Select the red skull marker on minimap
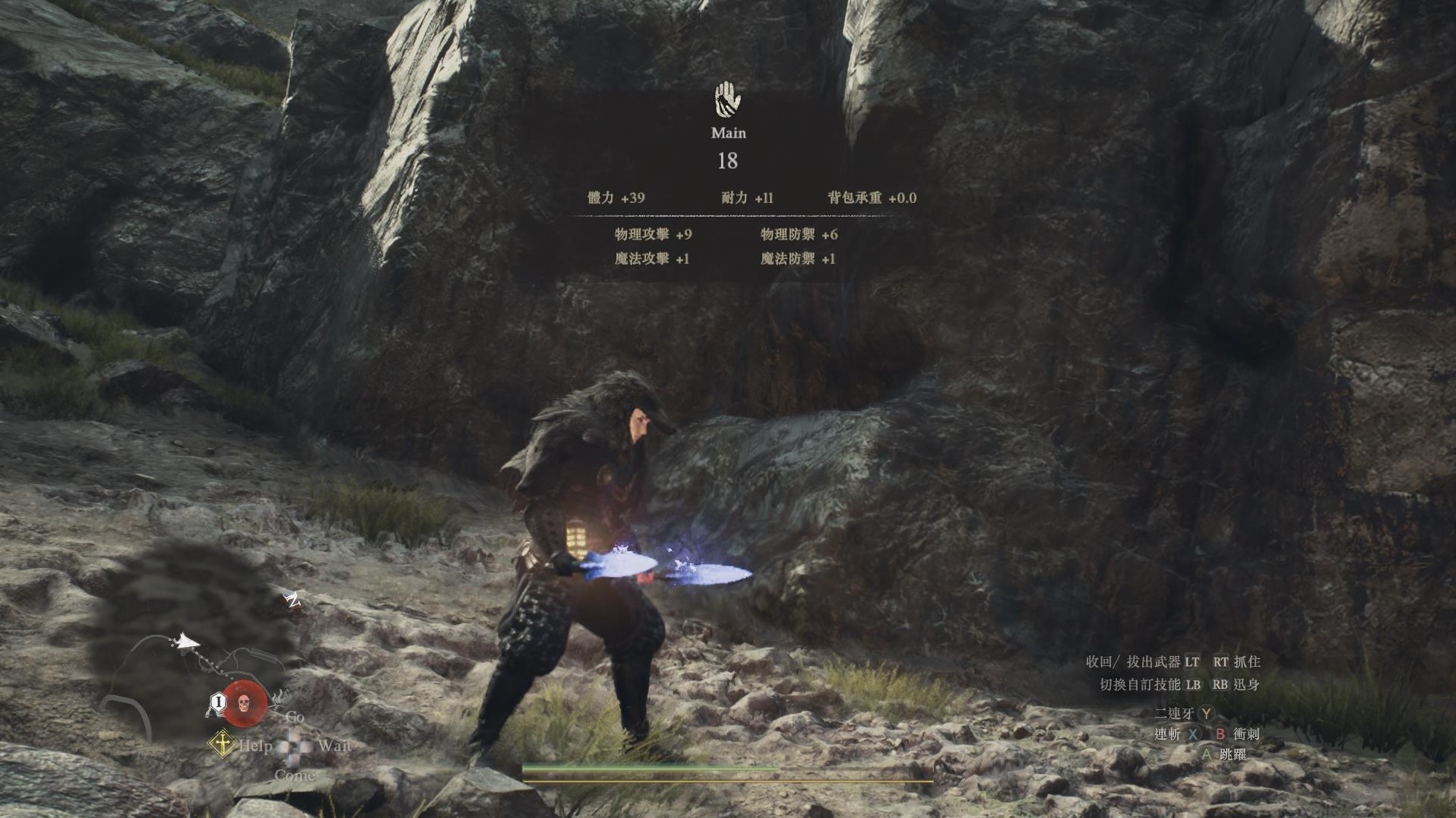Viewport: 1456px width, 818px height. [245, 702]
